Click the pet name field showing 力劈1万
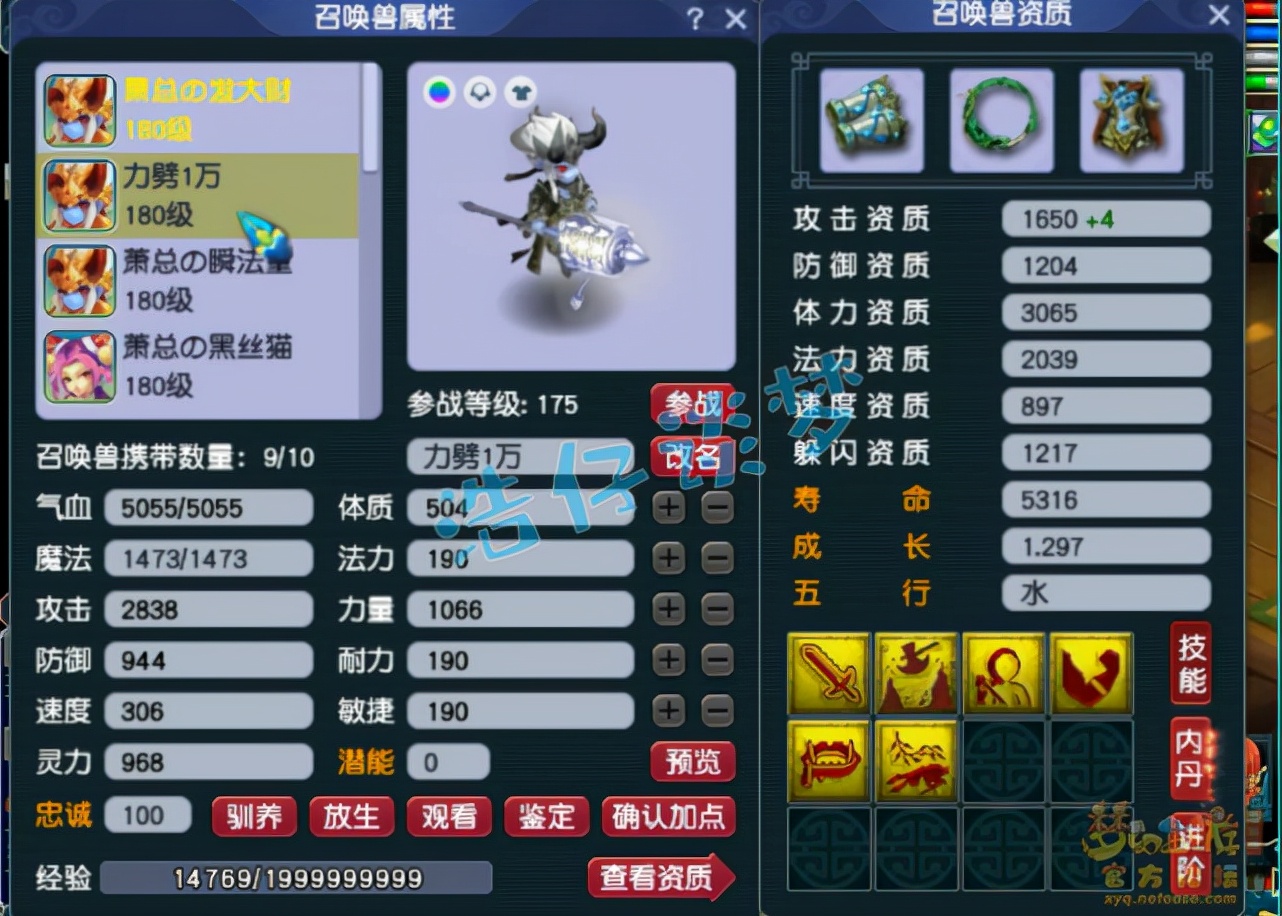This screenshot has width=1282, height=916. [520, 456]
